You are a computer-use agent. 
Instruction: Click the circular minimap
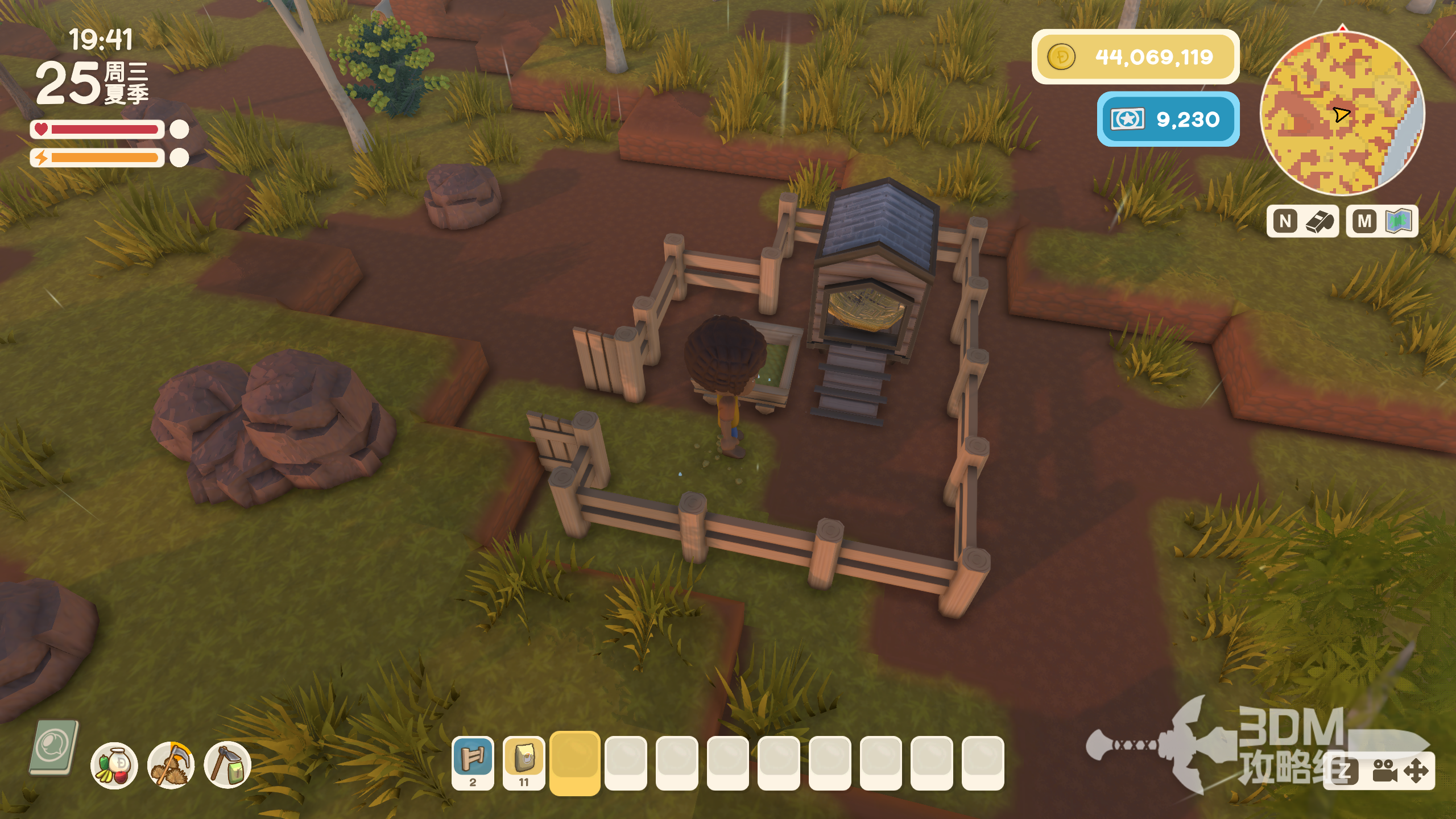[x=1342, y=113]
